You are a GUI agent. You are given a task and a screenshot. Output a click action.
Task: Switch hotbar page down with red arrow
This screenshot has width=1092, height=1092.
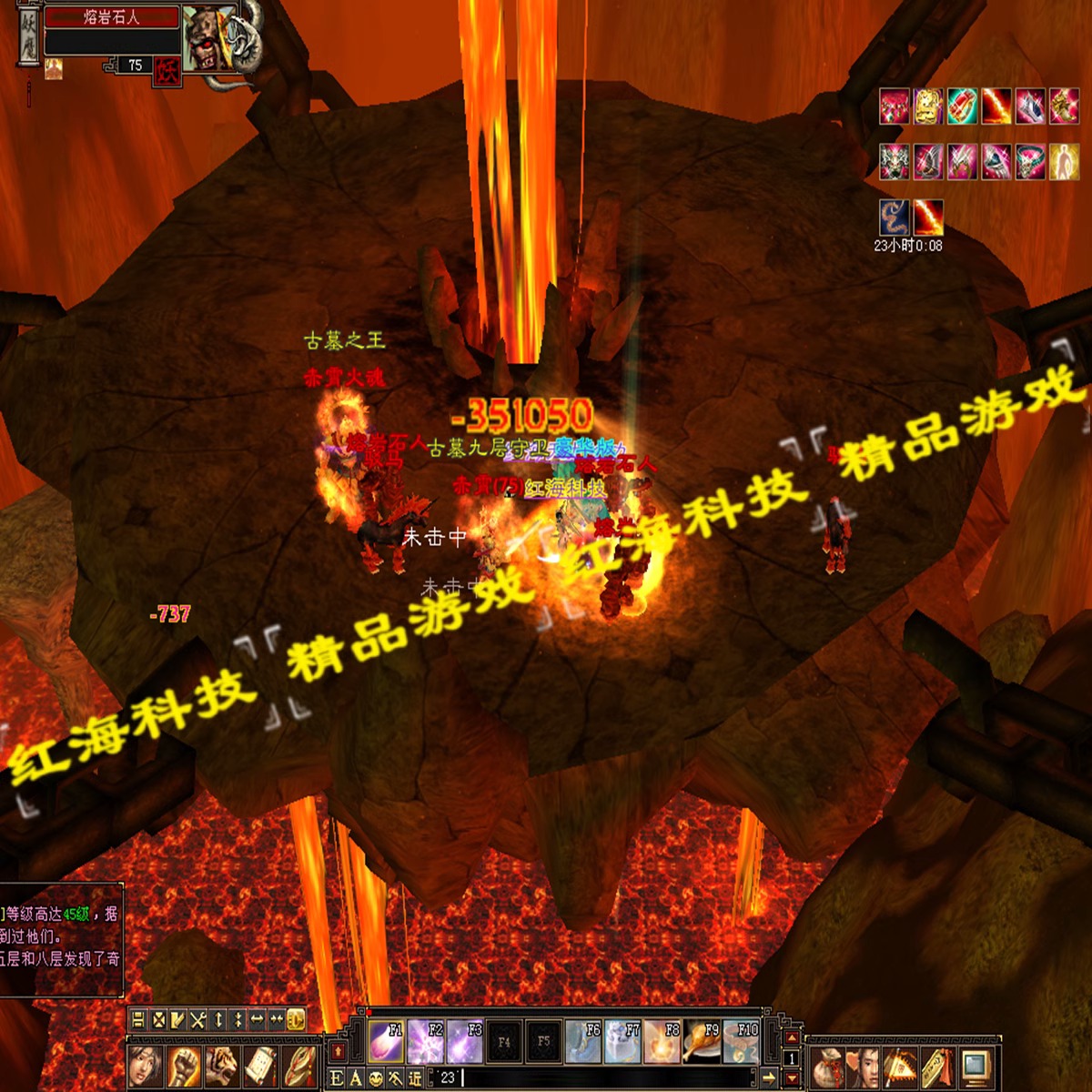pos(792,1077)
